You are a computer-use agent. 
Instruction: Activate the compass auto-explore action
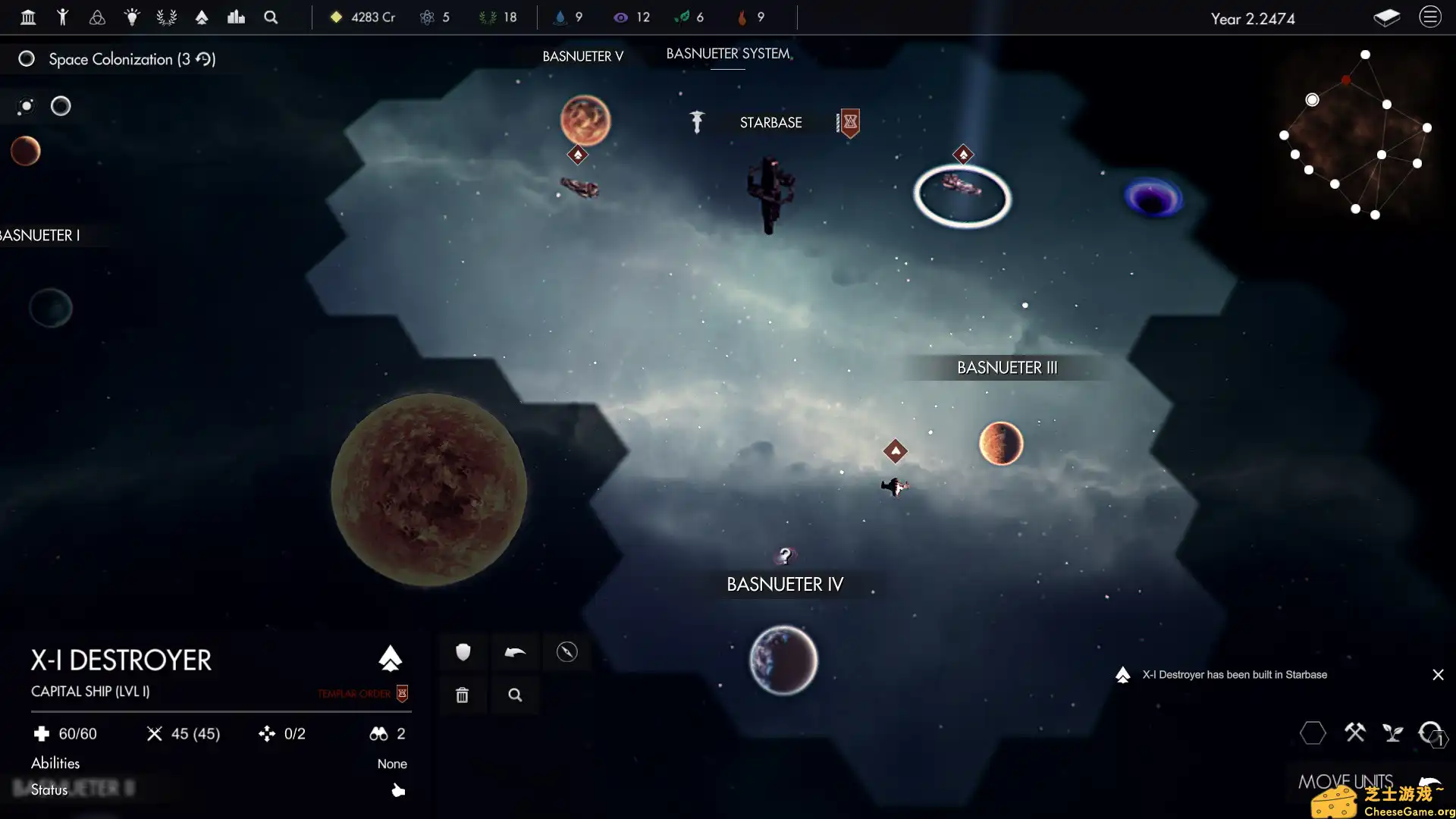click(567, 652)
